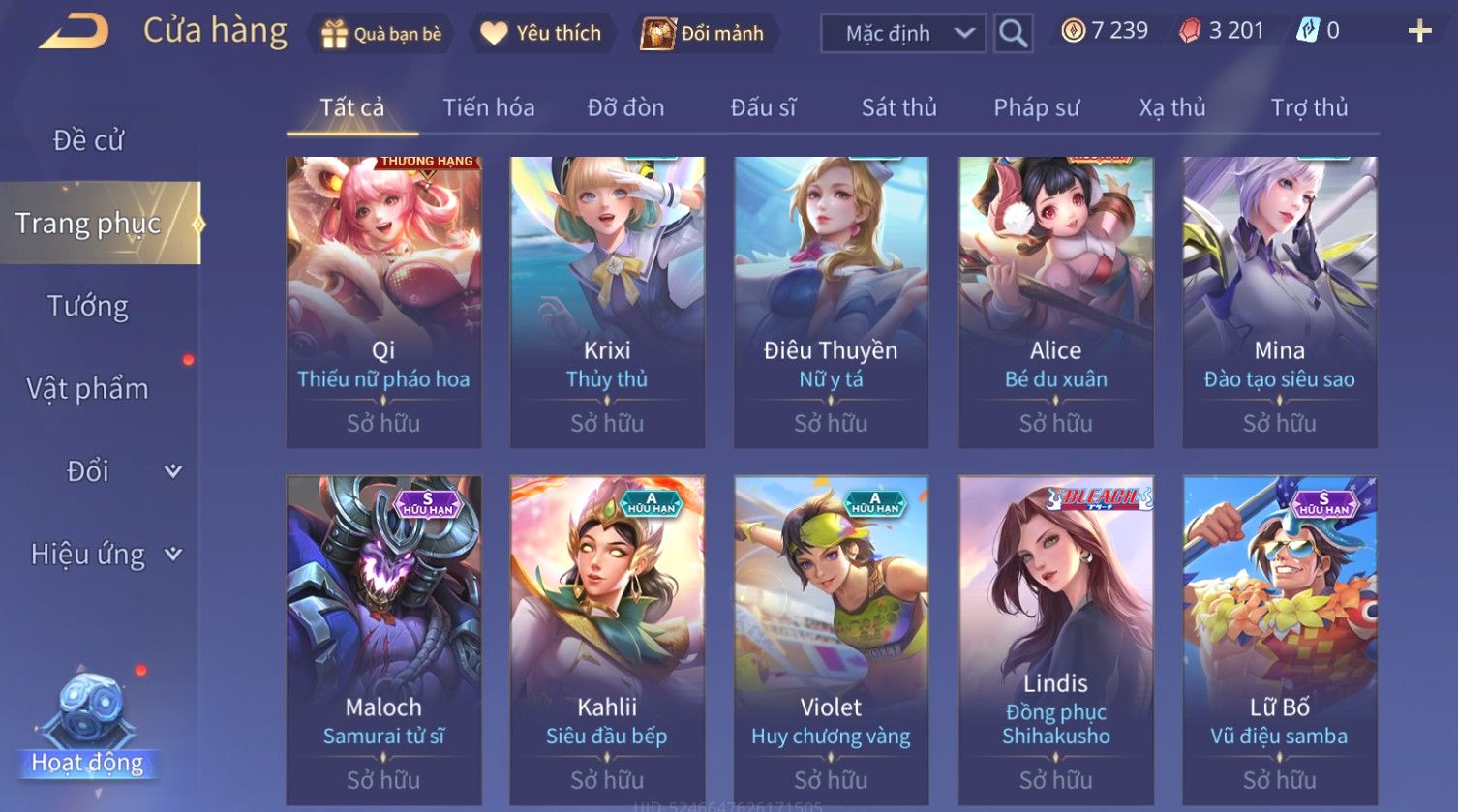The height and width of the screenshot is (812, 1458).
Task: Open the Hoạt động events button
Action: click(88, 726)
